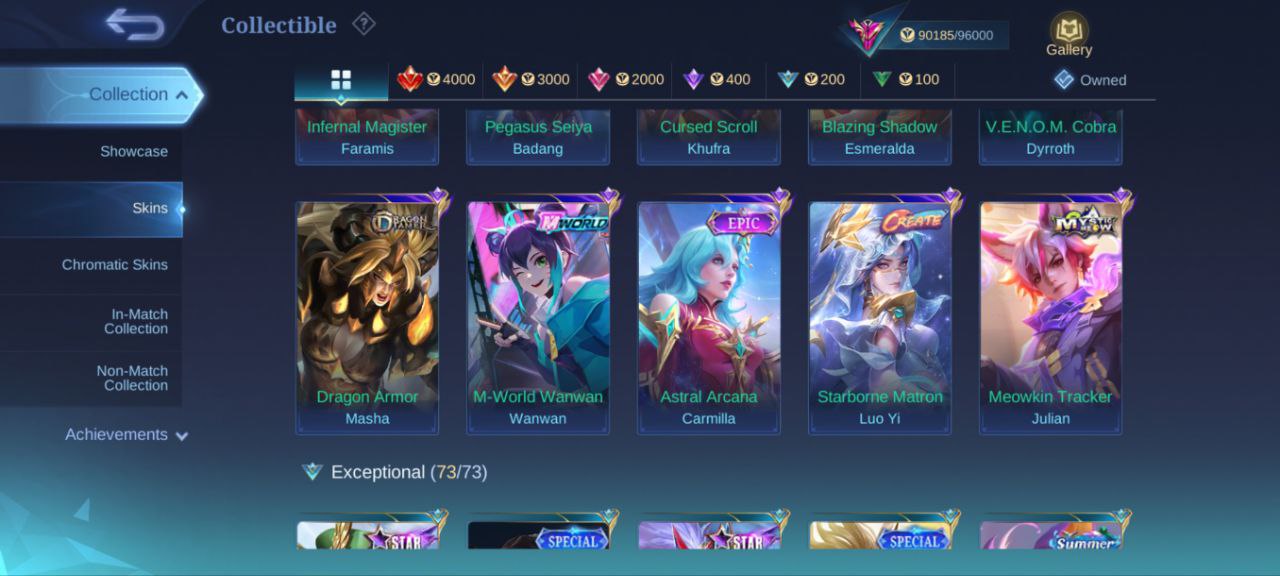Open the Collectible help question mark
Viewport: 1280px width, 576px height.
(x=363, y=24)
